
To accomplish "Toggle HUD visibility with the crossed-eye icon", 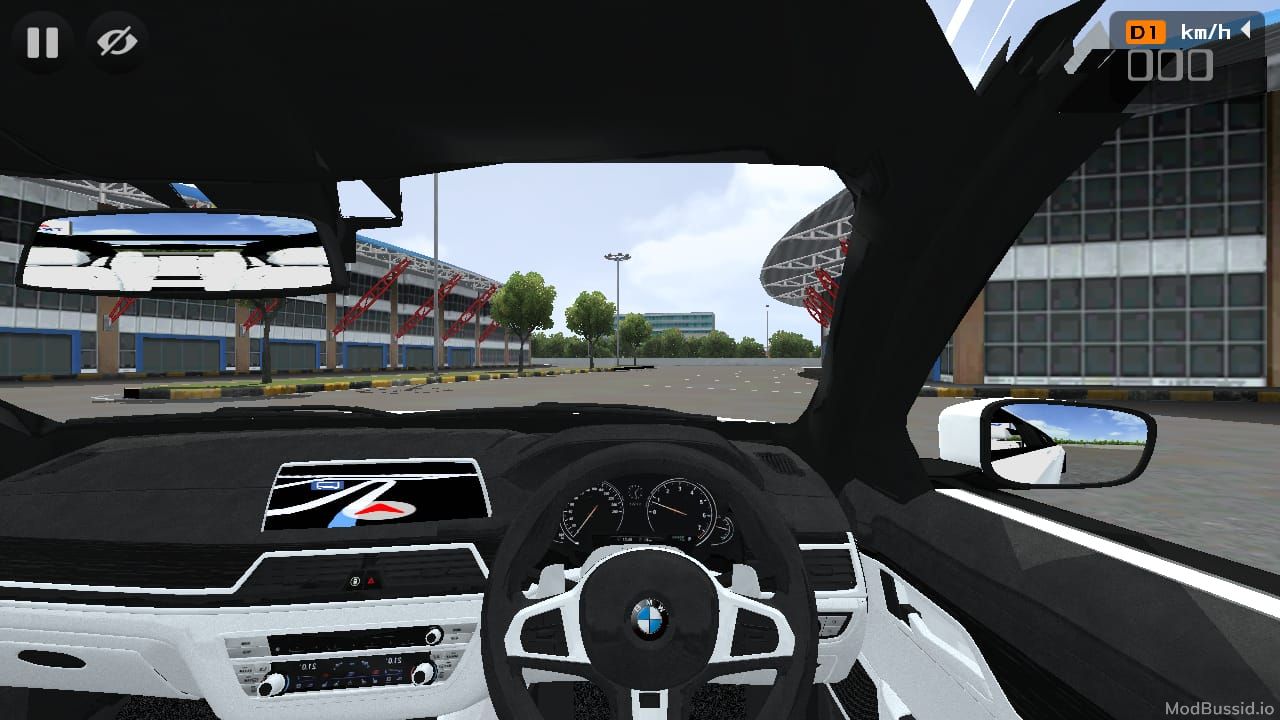I will coord(117,42).
